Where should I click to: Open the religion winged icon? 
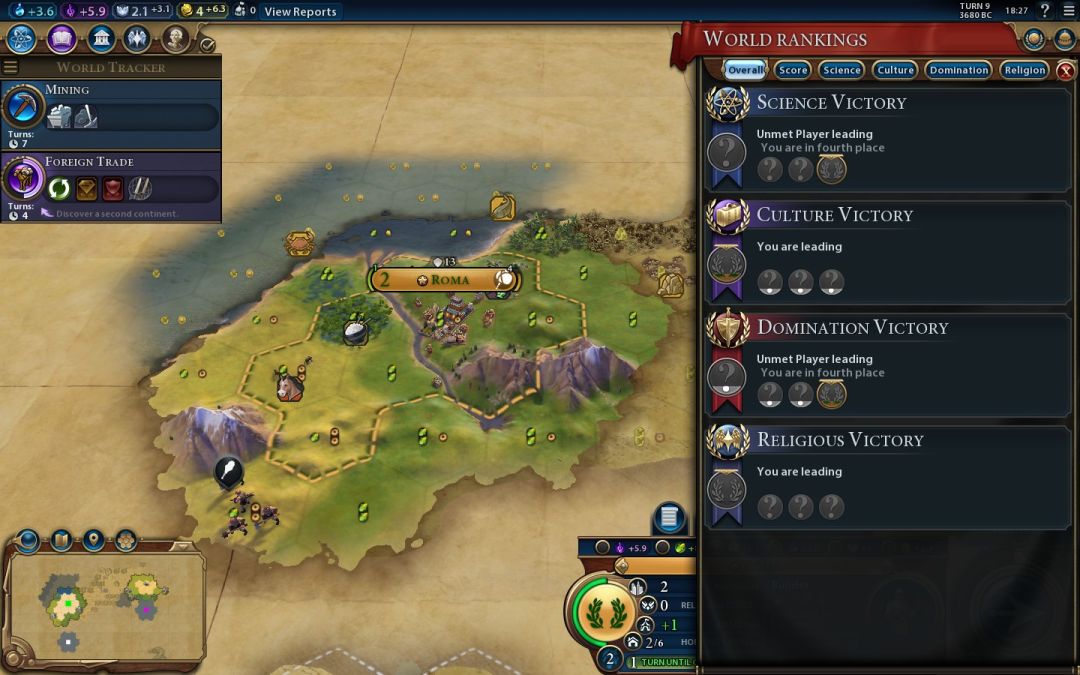pos(138,39)
